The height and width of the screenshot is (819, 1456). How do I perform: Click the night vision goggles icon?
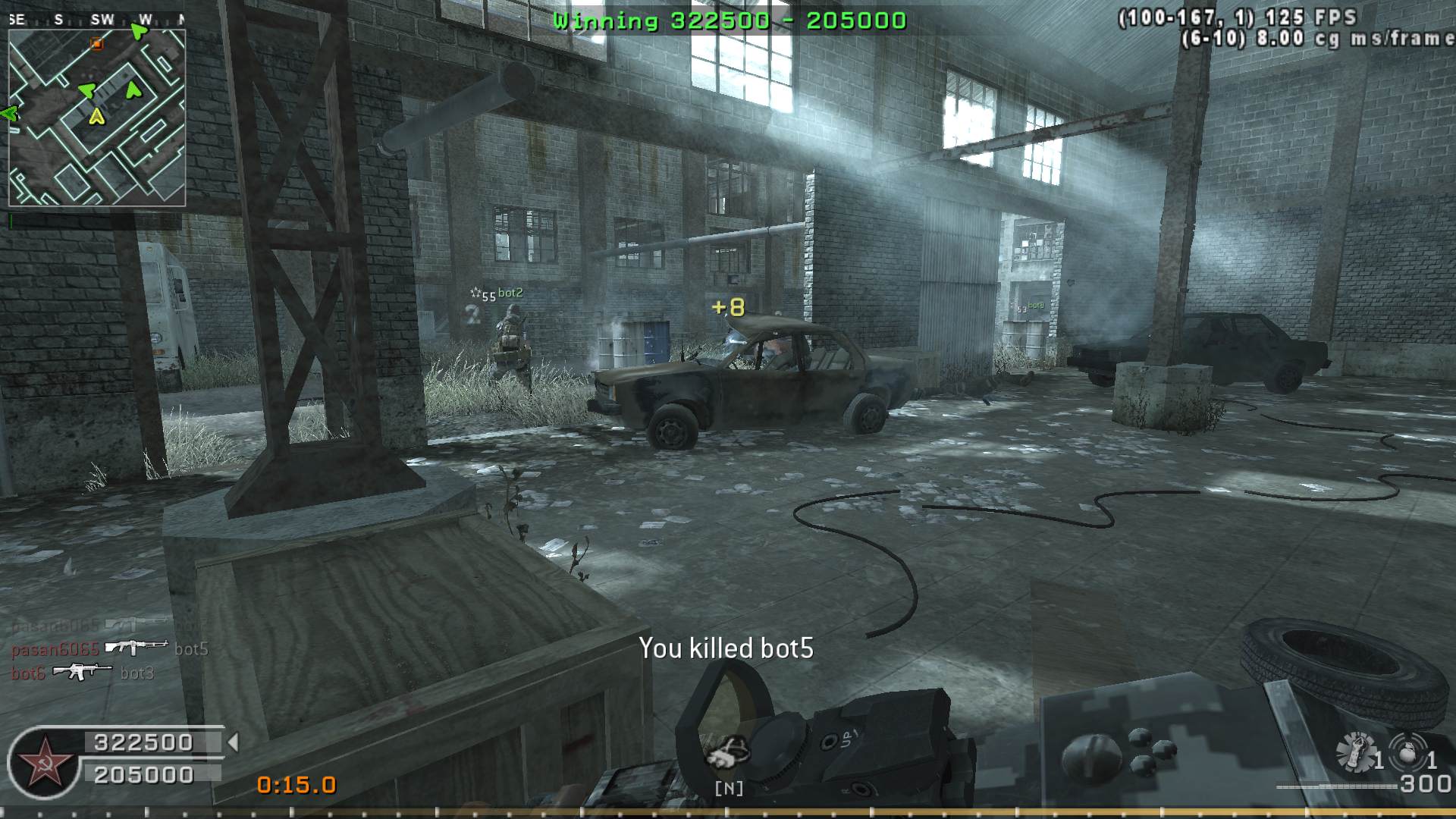[x=728, y=753]
